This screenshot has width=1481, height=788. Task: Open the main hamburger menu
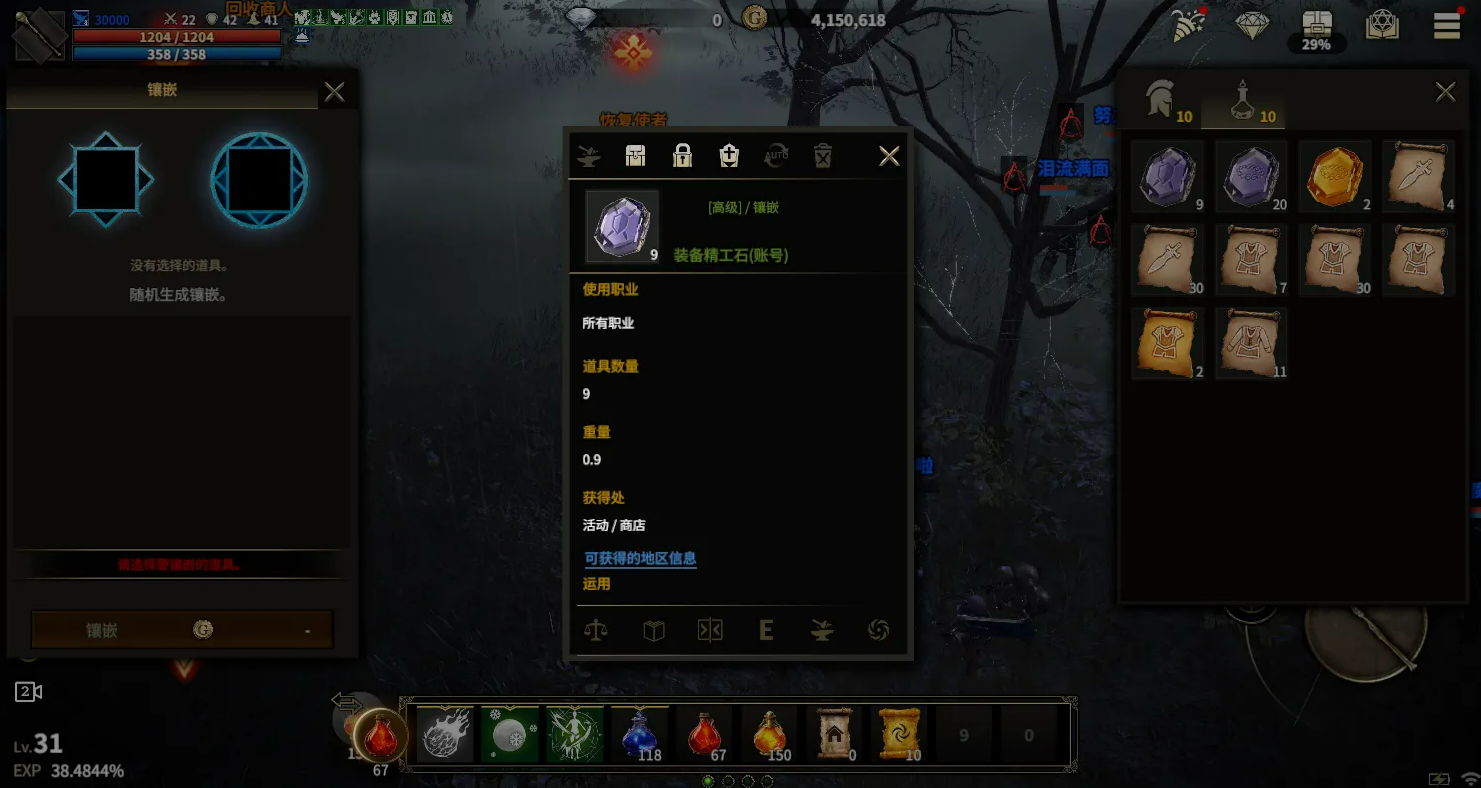click(x=1446, y=26)
